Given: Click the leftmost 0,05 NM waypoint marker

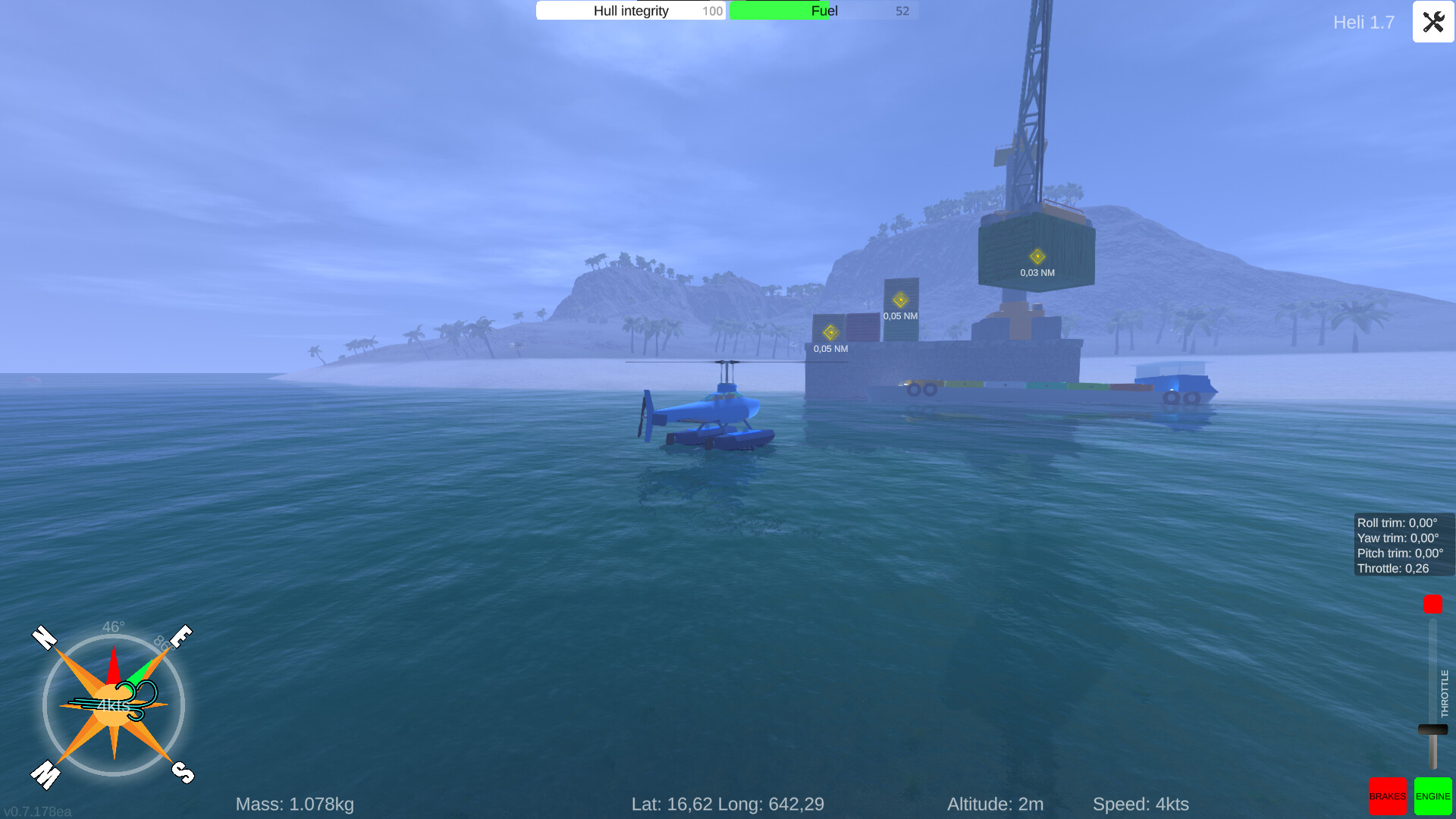Looking at the screenshot, I should [x=830, y=332].
